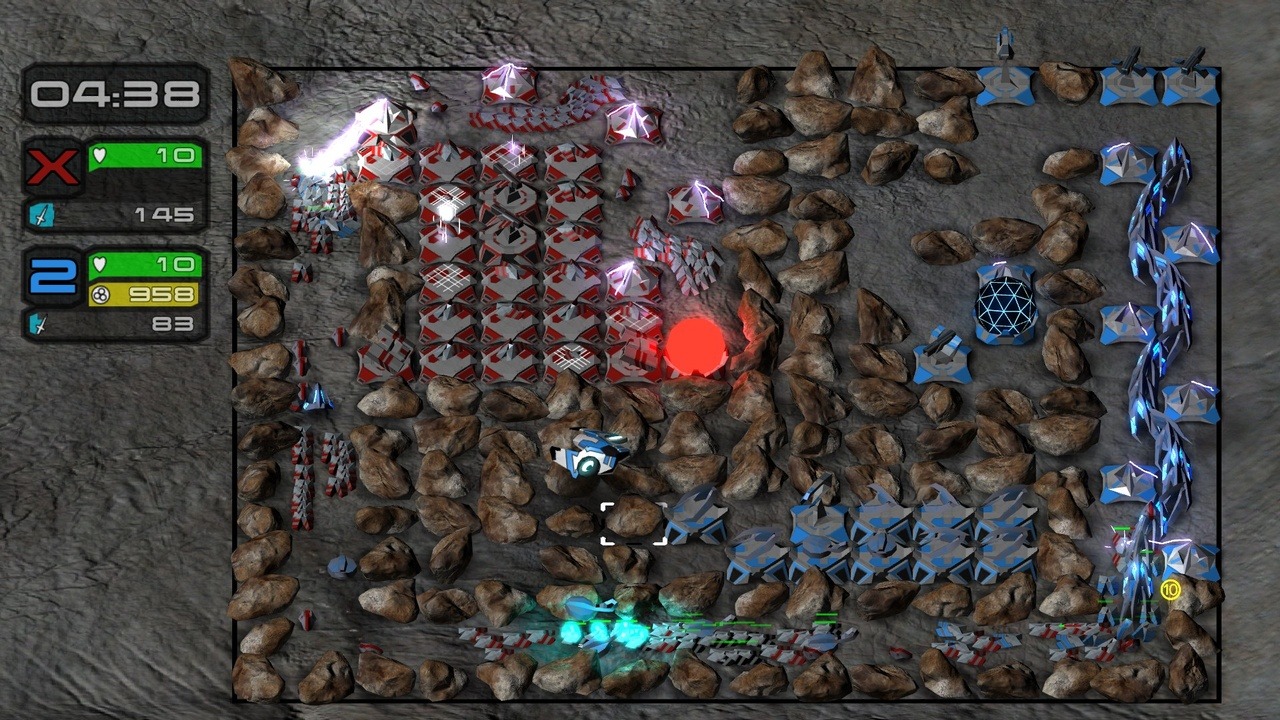
Task: Click the tile inside the white bracket cursor
Action: click(633, 523)
